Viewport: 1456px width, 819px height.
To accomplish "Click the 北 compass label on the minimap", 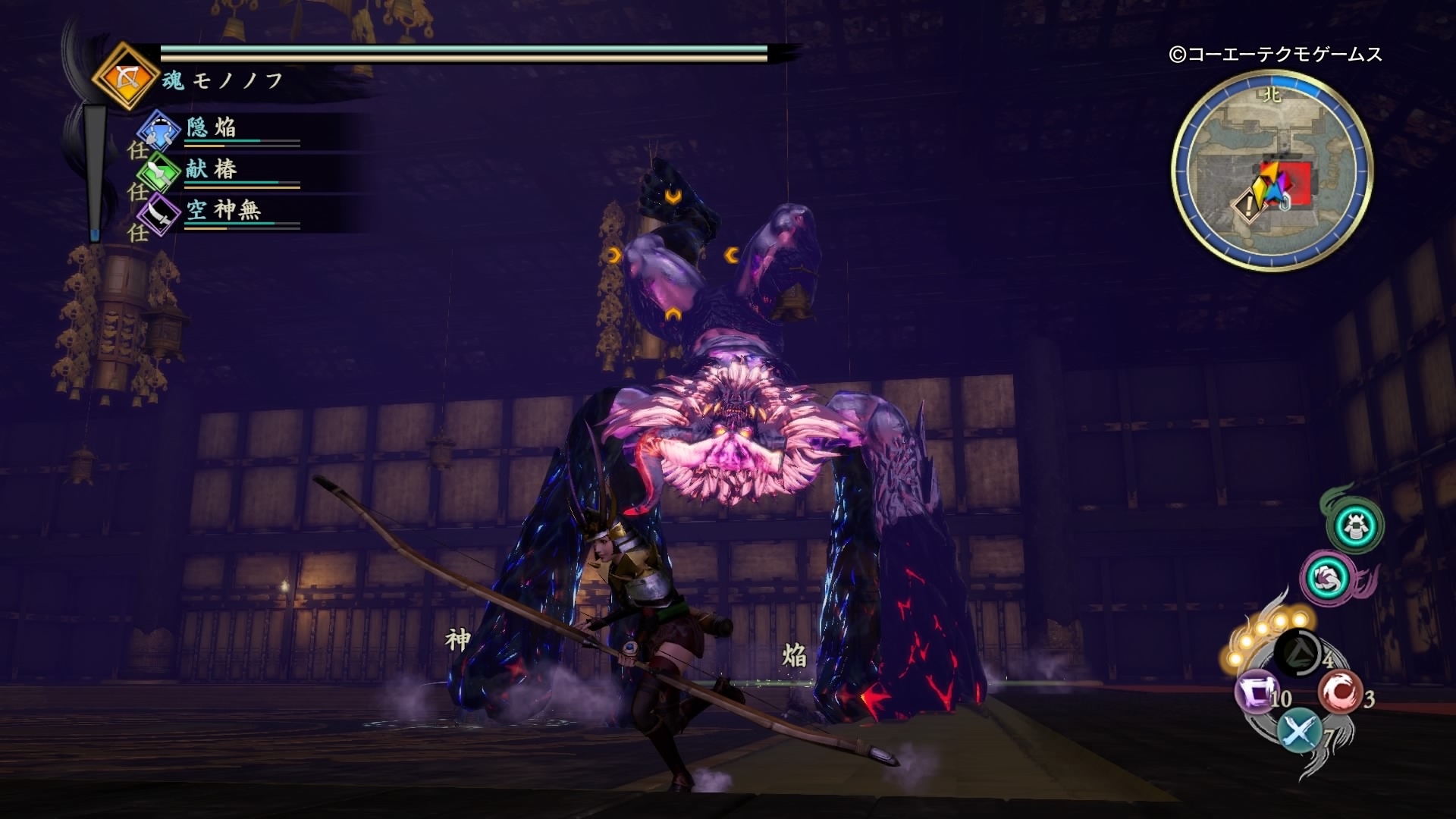I will point(1271,94).
